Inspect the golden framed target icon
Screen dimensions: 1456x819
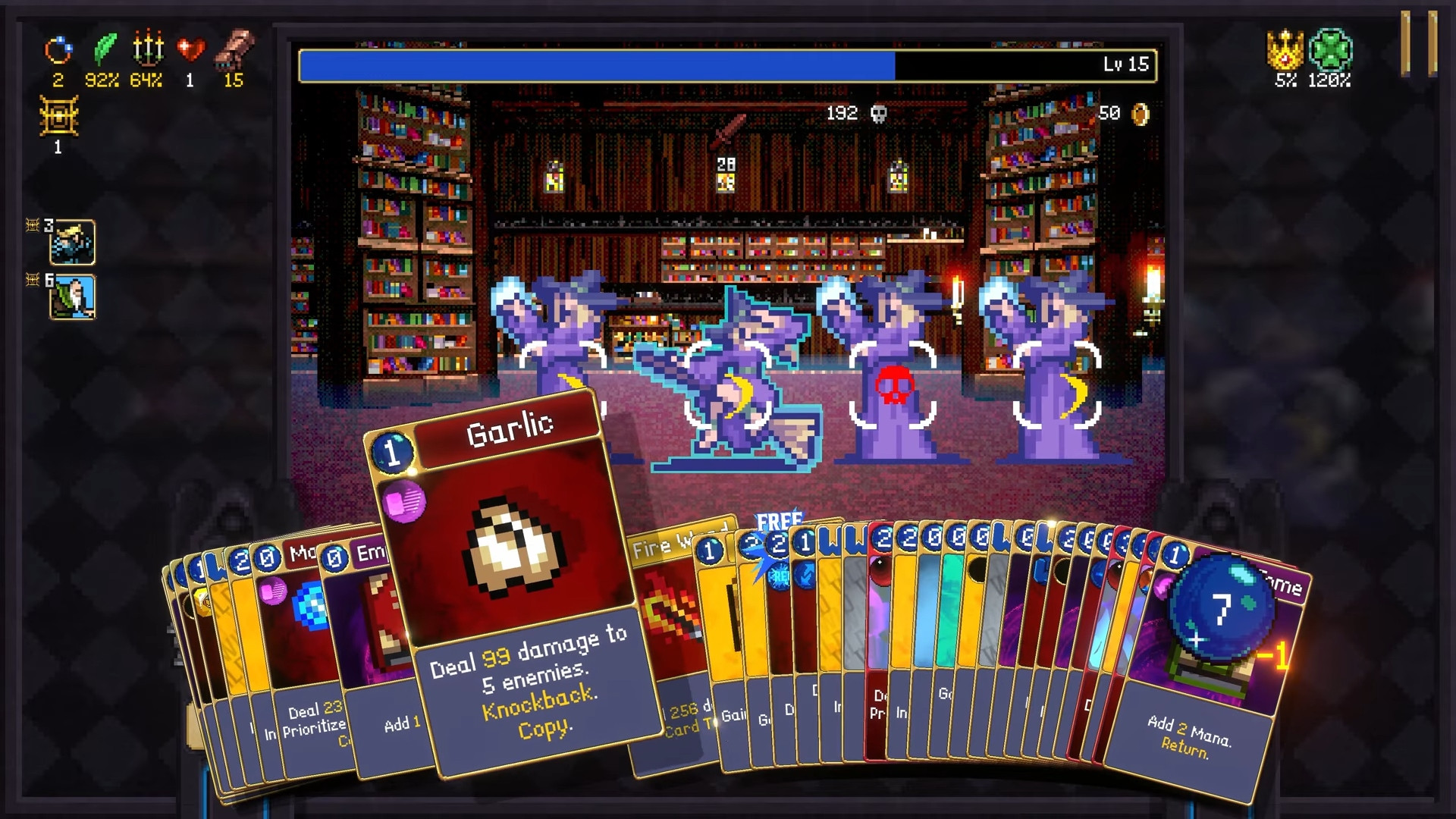point(58,117)
